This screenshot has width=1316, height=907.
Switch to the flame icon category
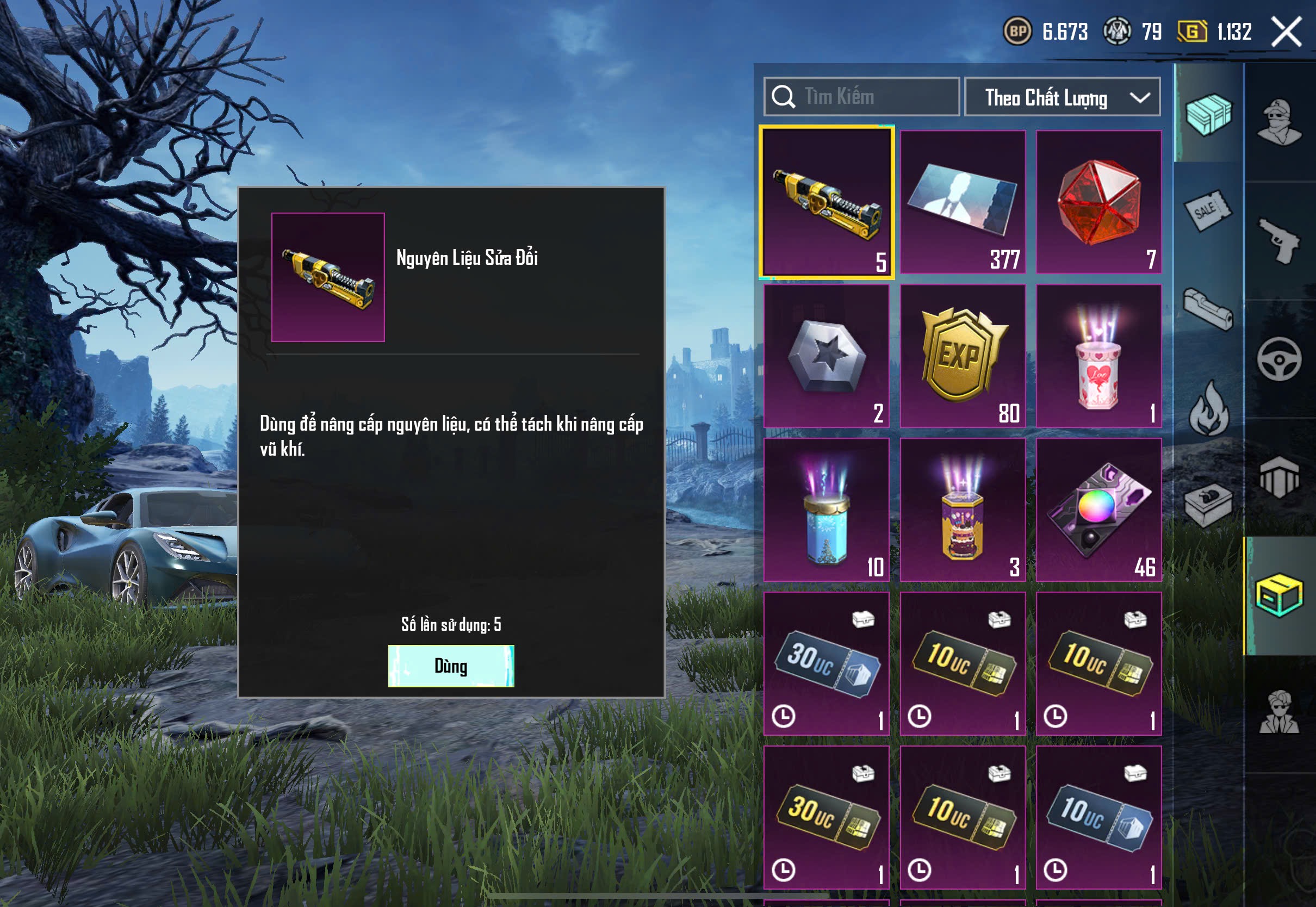[1208, 408]
